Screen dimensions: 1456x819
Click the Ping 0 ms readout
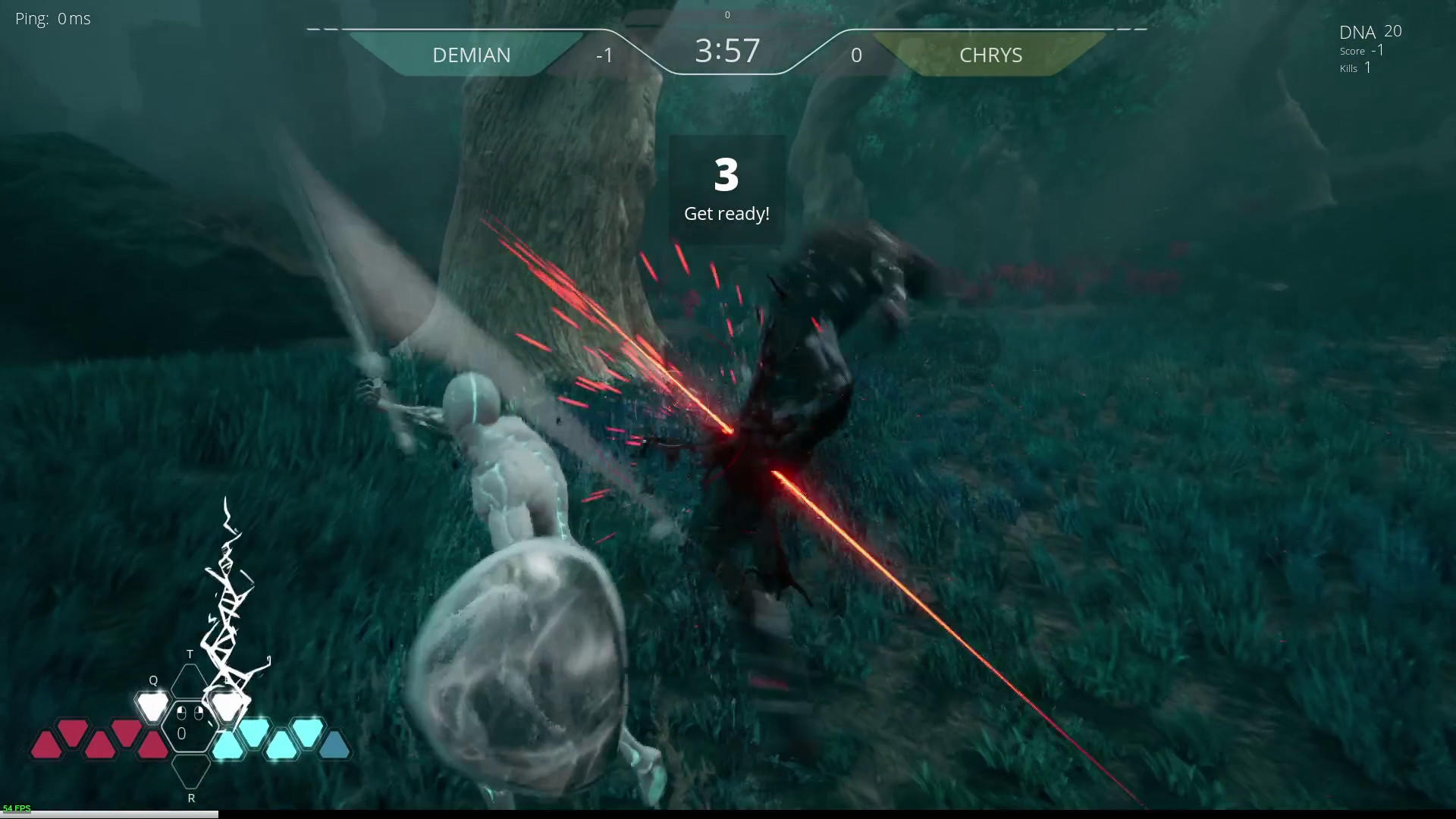pyautogui.click(x=53, y=18)
